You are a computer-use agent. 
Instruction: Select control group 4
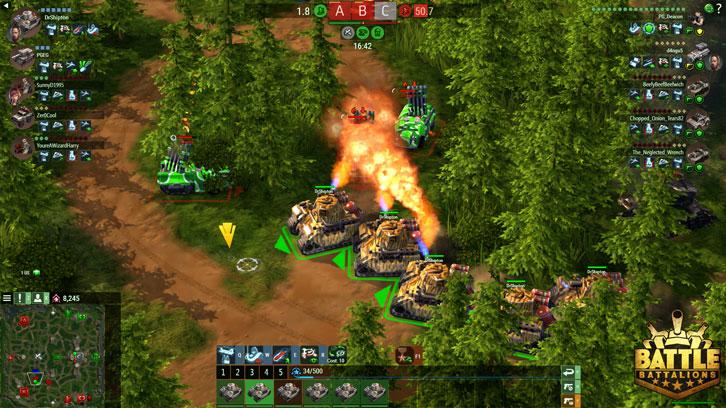(x=267, y=372)
